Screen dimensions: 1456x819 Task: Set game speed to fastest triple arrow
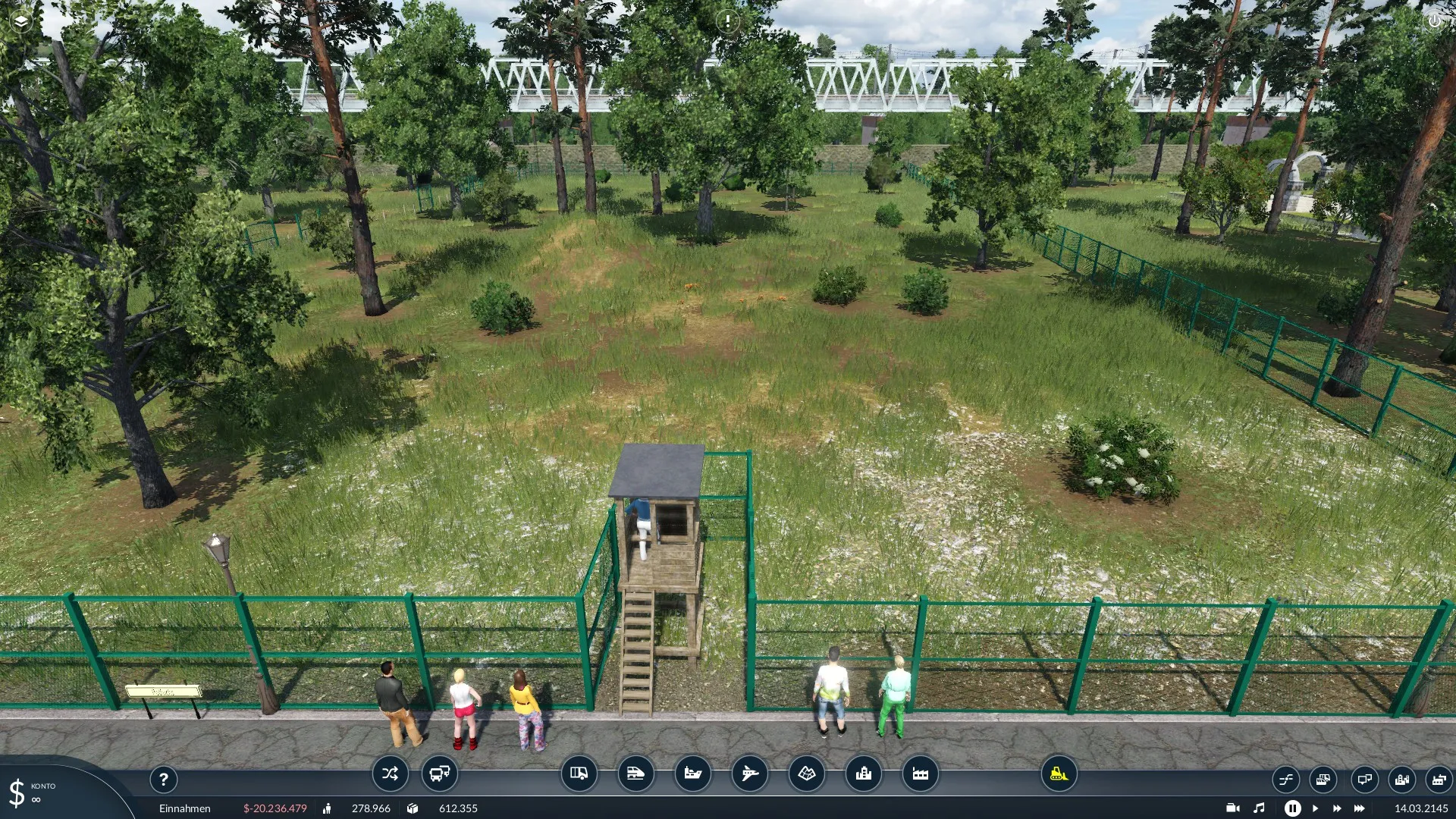1360,808
